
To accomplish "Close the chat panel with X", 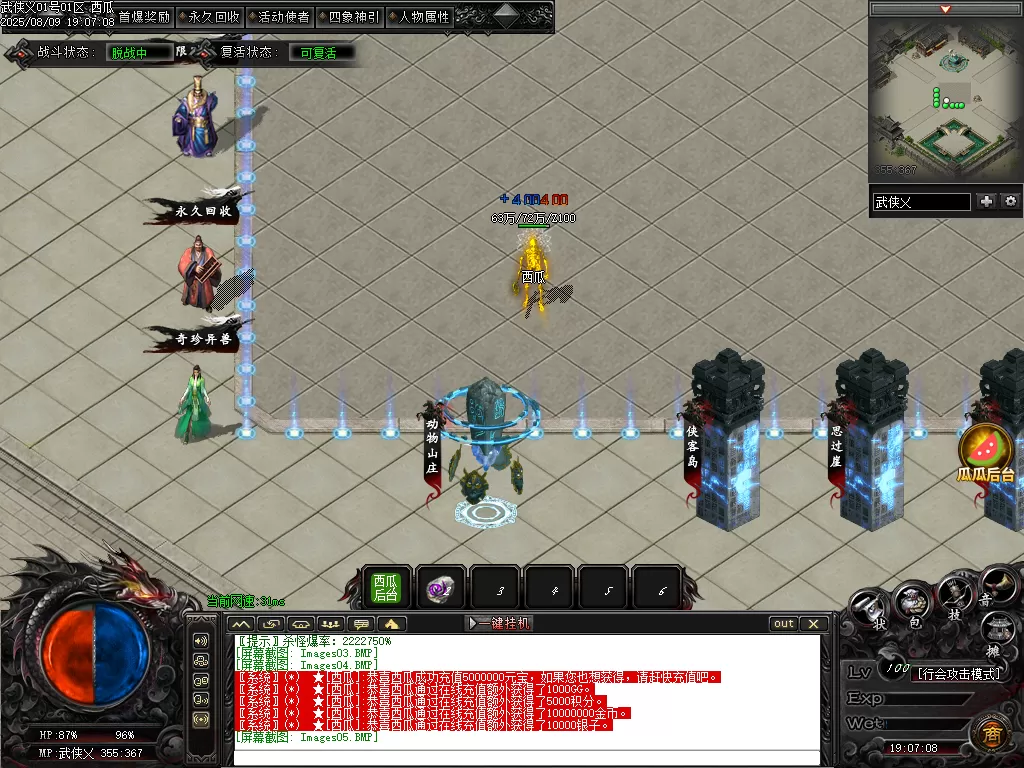I will pos(813,623).
